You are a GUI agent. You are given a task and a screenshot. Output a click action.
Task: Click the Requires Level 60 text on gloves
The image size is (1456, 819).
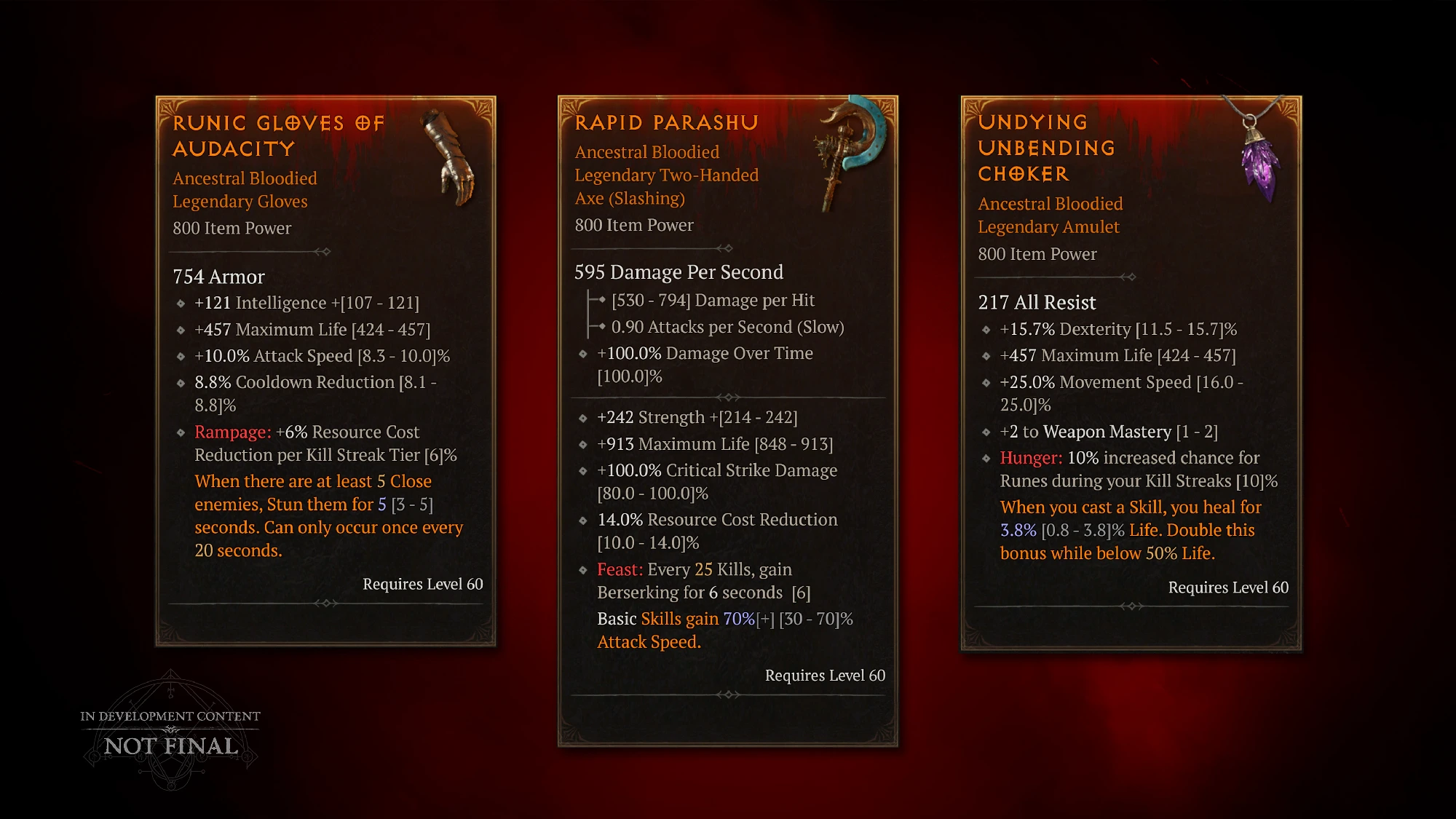click(421, 584)
